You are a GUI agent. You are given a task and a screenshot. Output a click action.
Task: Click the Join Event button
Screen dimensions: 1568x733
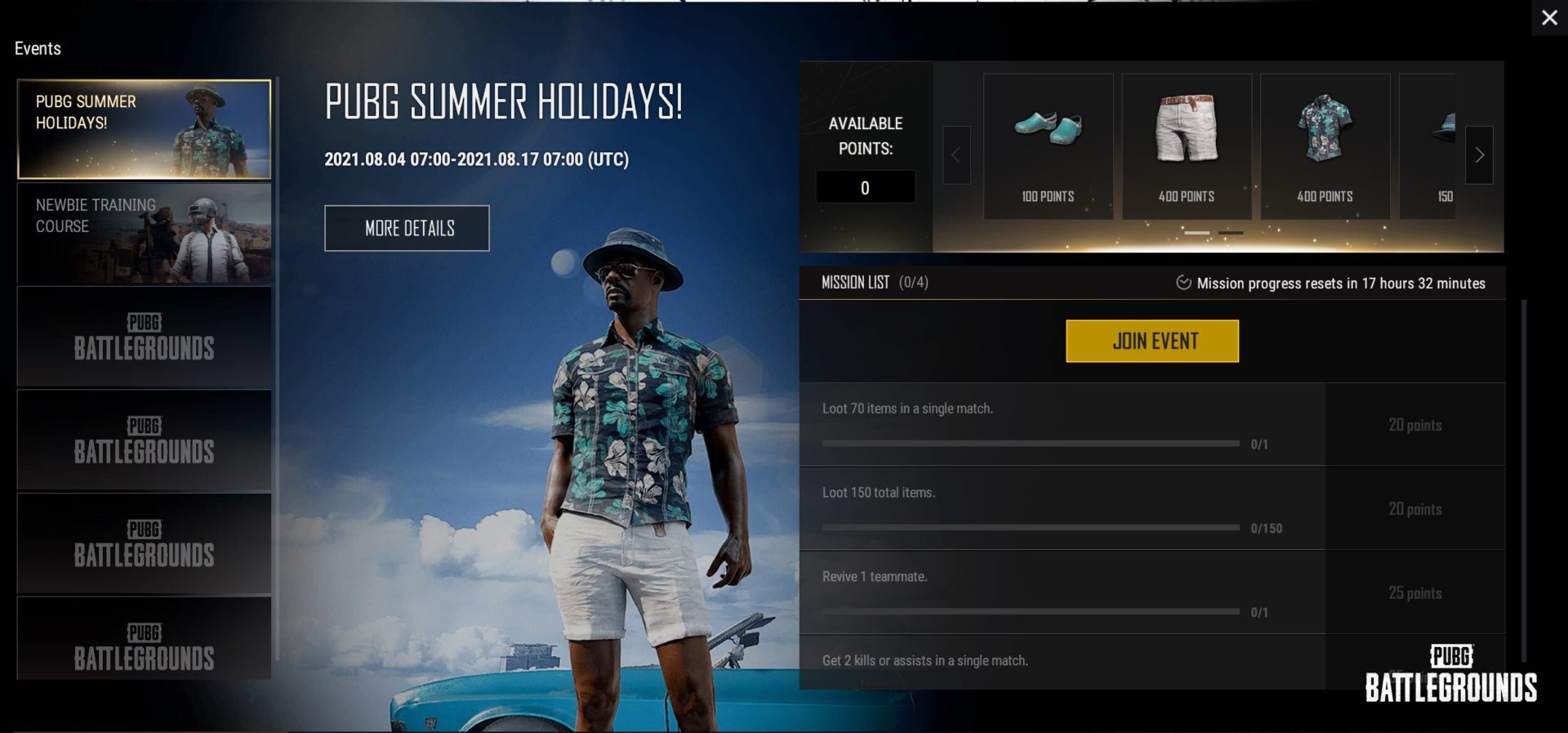(x=1151, y=341)
